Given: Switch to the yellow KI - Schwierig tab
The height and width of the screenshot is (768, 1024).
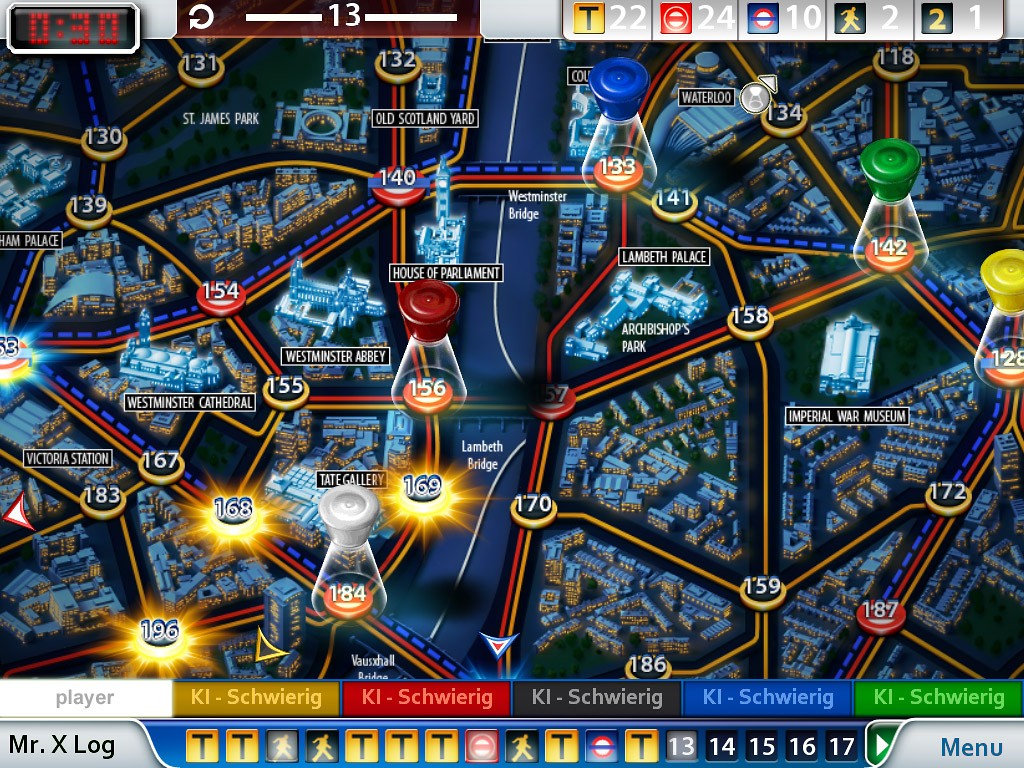Looking at the screenshot, I should coord(257,697).
